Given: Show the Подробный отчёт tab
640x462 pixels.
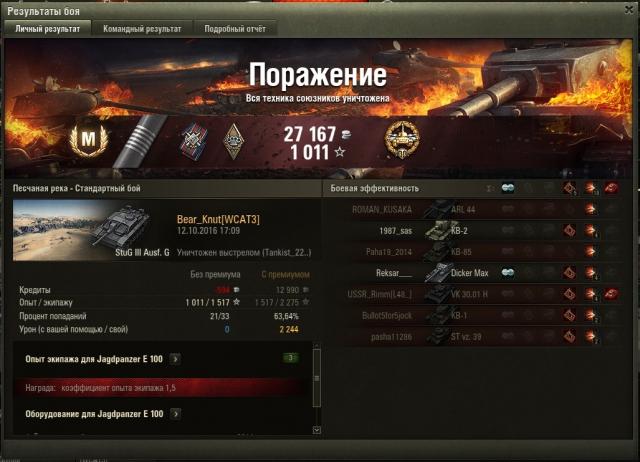Looking at the screenshot, I should pyautogui.click(x=235, y=29).
